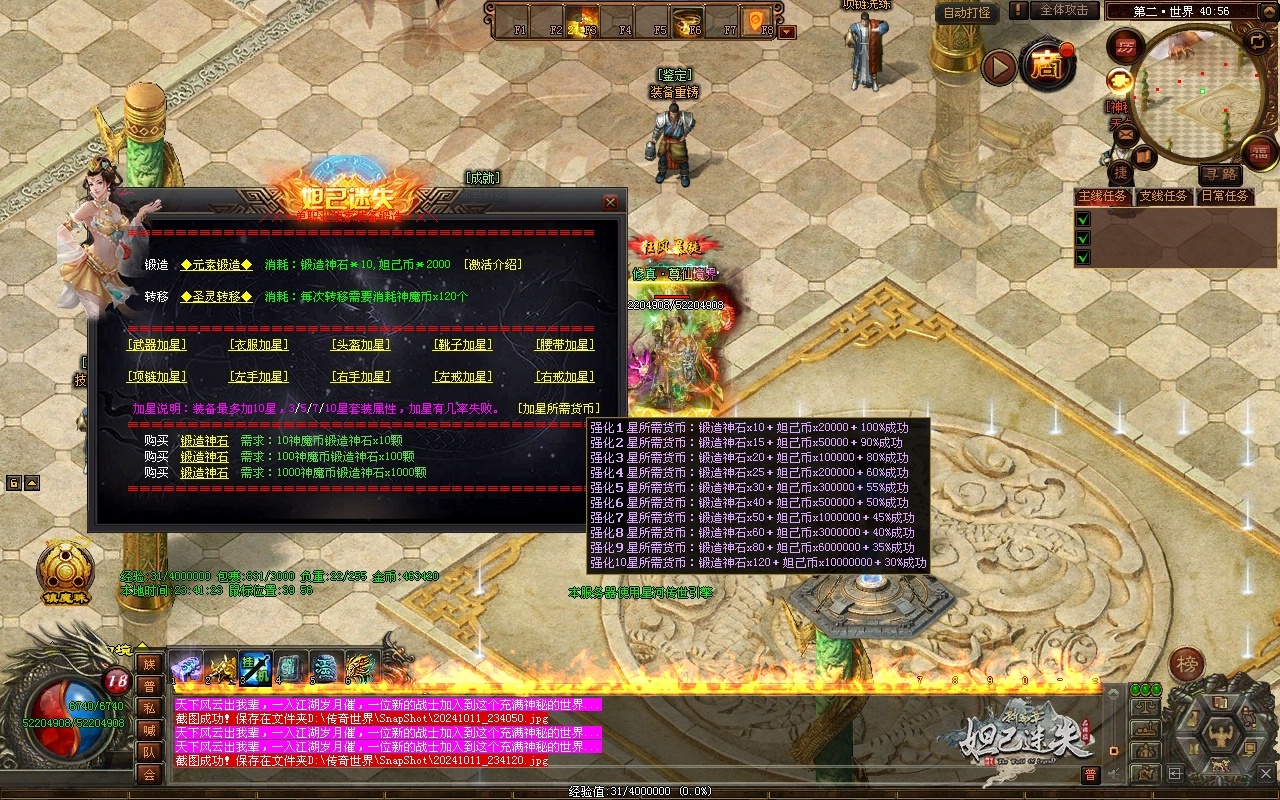
Task: Activate the 挂机 skill in hotbar
Action: tap(255, 667)
